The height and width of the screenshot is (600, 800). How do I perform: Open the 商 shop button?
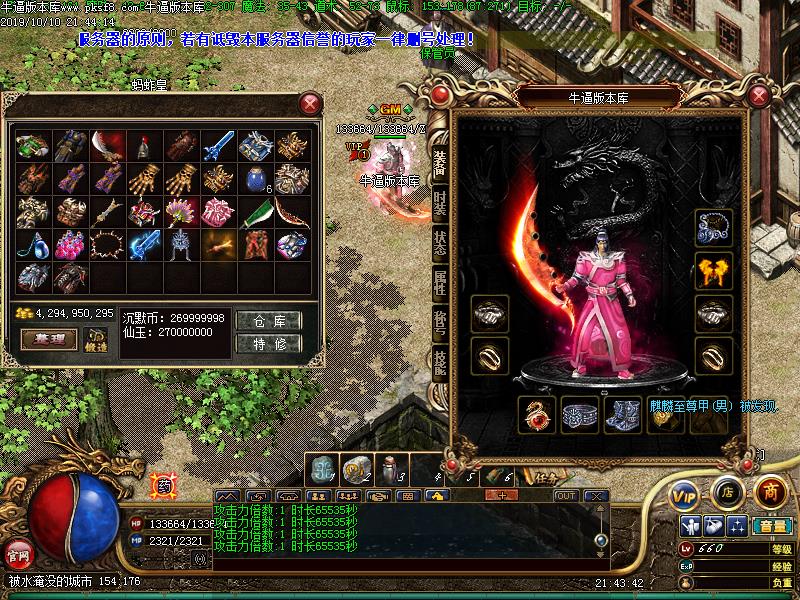769,491
